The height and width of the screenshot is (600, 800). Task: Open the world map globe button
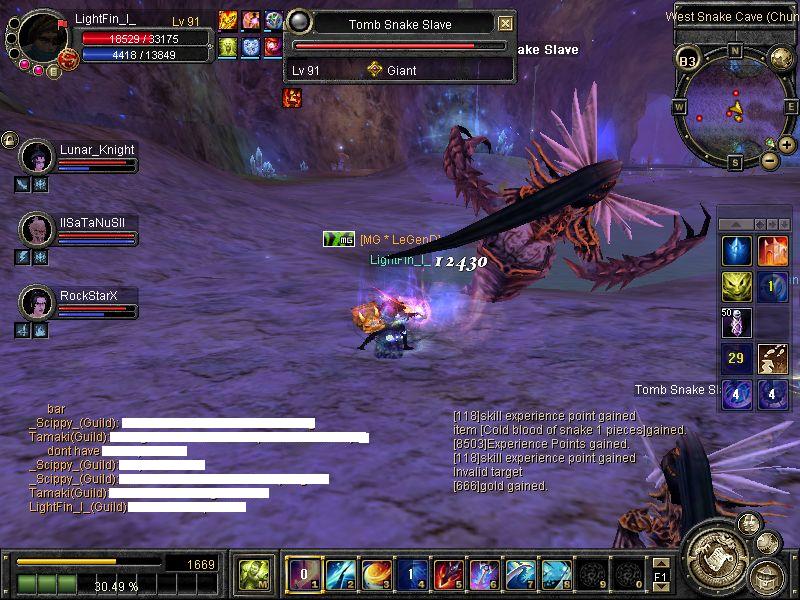(x=781, y=59)
